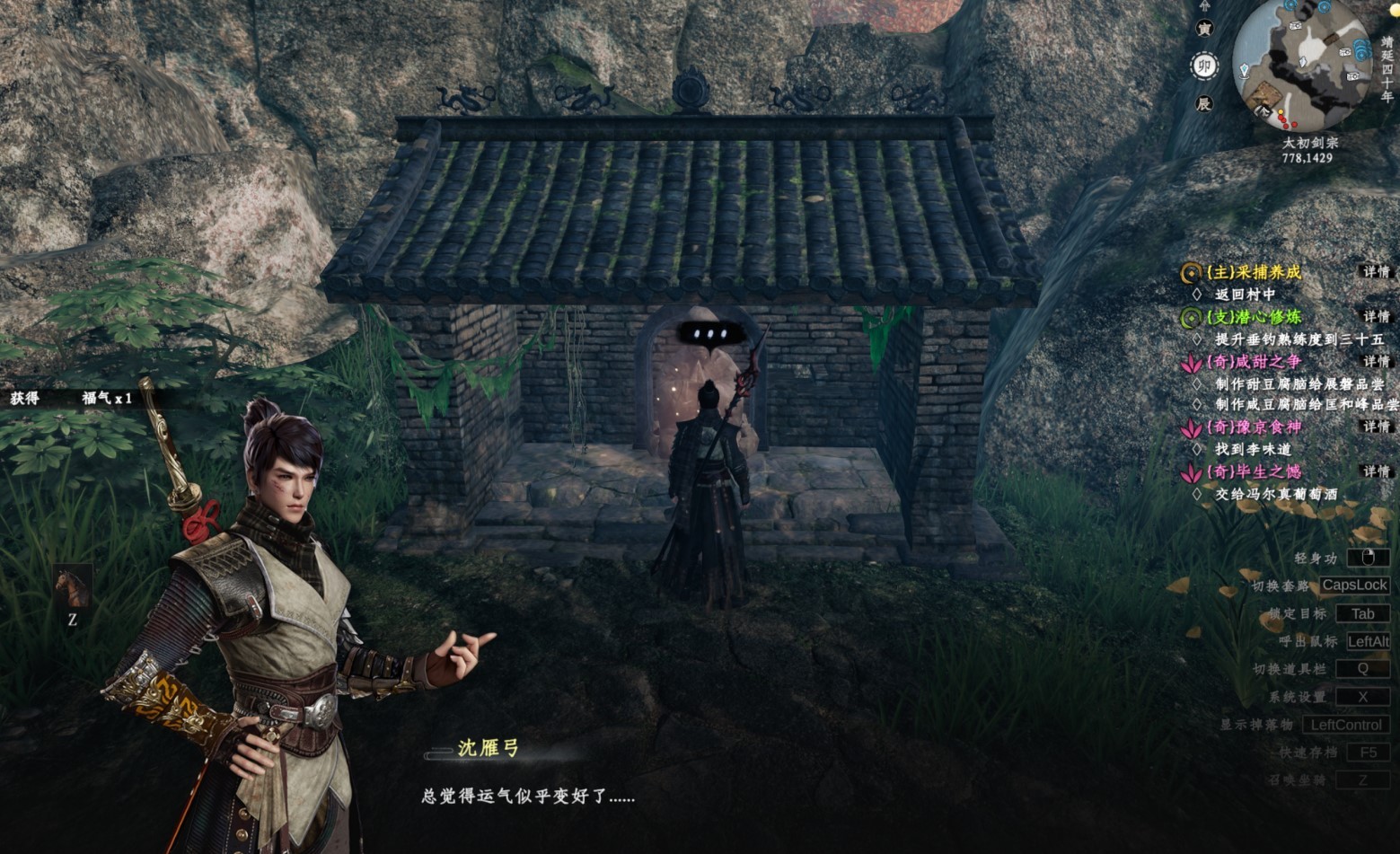Select the 辰 marker on the time dial
The width and height of the screenshot is (1400, 854).
click(1205, 103)
